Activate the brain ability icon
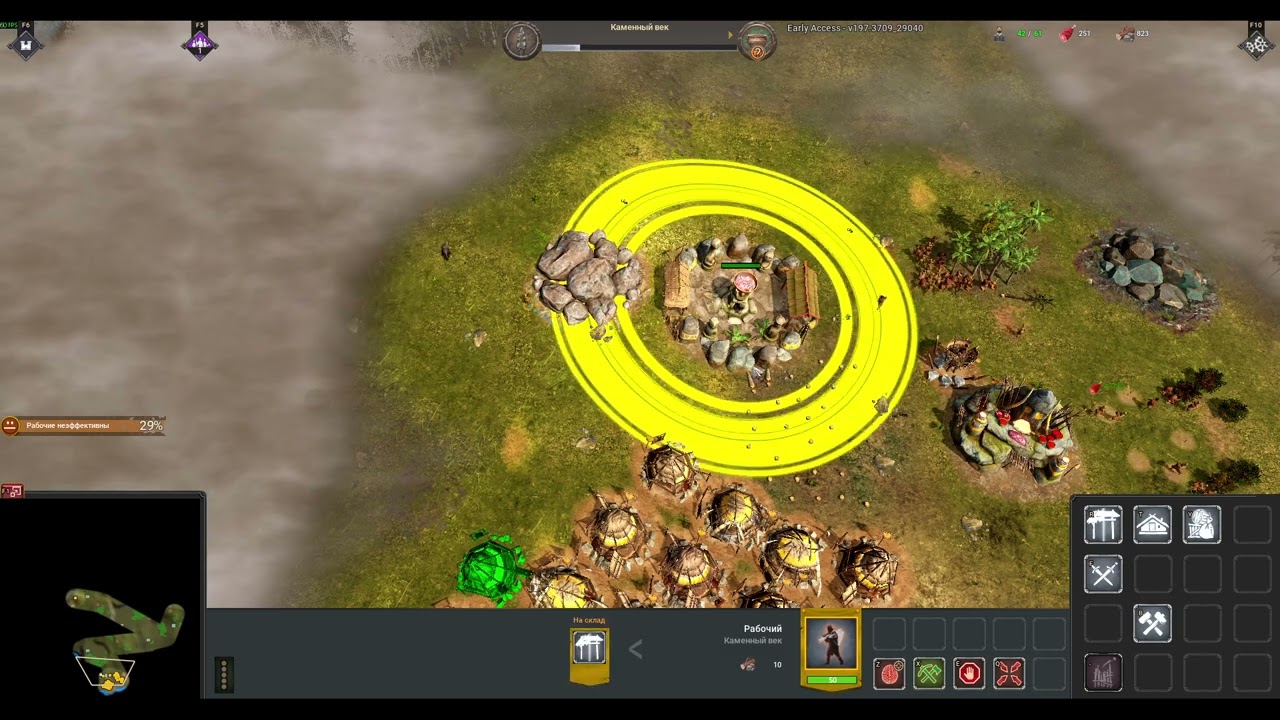1280x720 pixels. pos(889,674)
